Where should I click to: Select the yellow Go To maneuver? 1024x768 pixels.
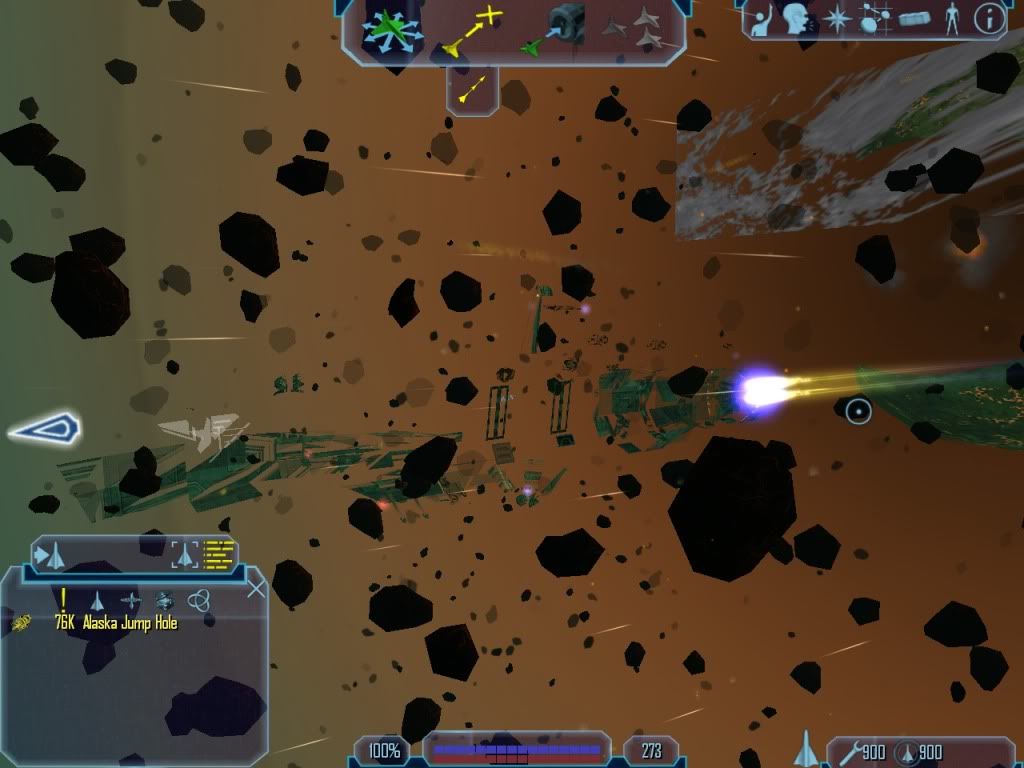click(x=471, y=30)
